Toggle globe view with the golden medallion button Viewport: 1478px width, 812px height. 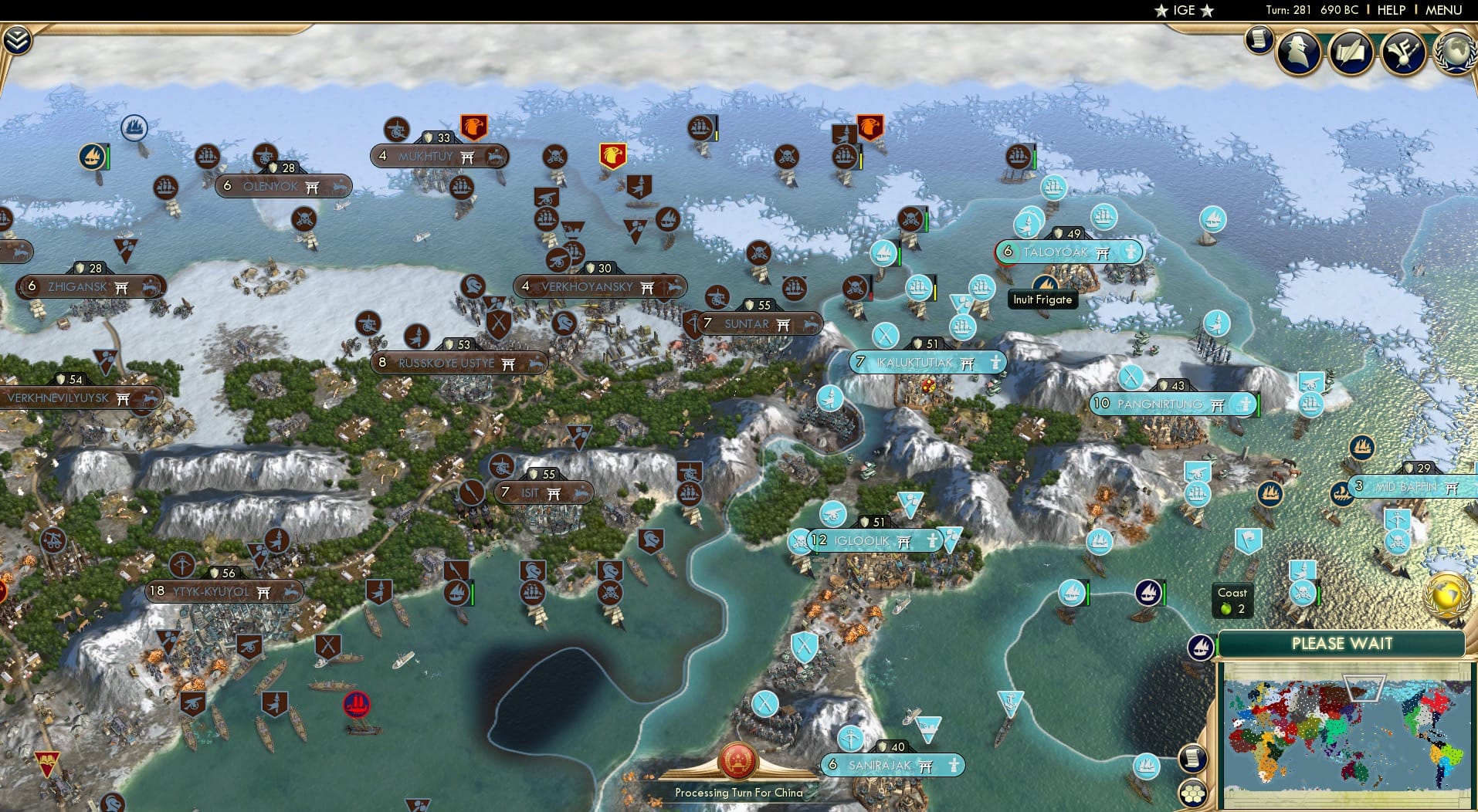pos(1446,594)
